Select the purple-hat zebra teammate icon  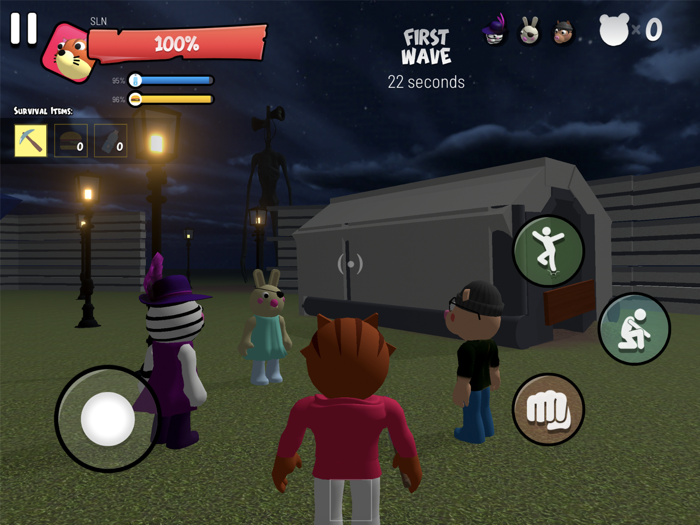pos(496,32)
